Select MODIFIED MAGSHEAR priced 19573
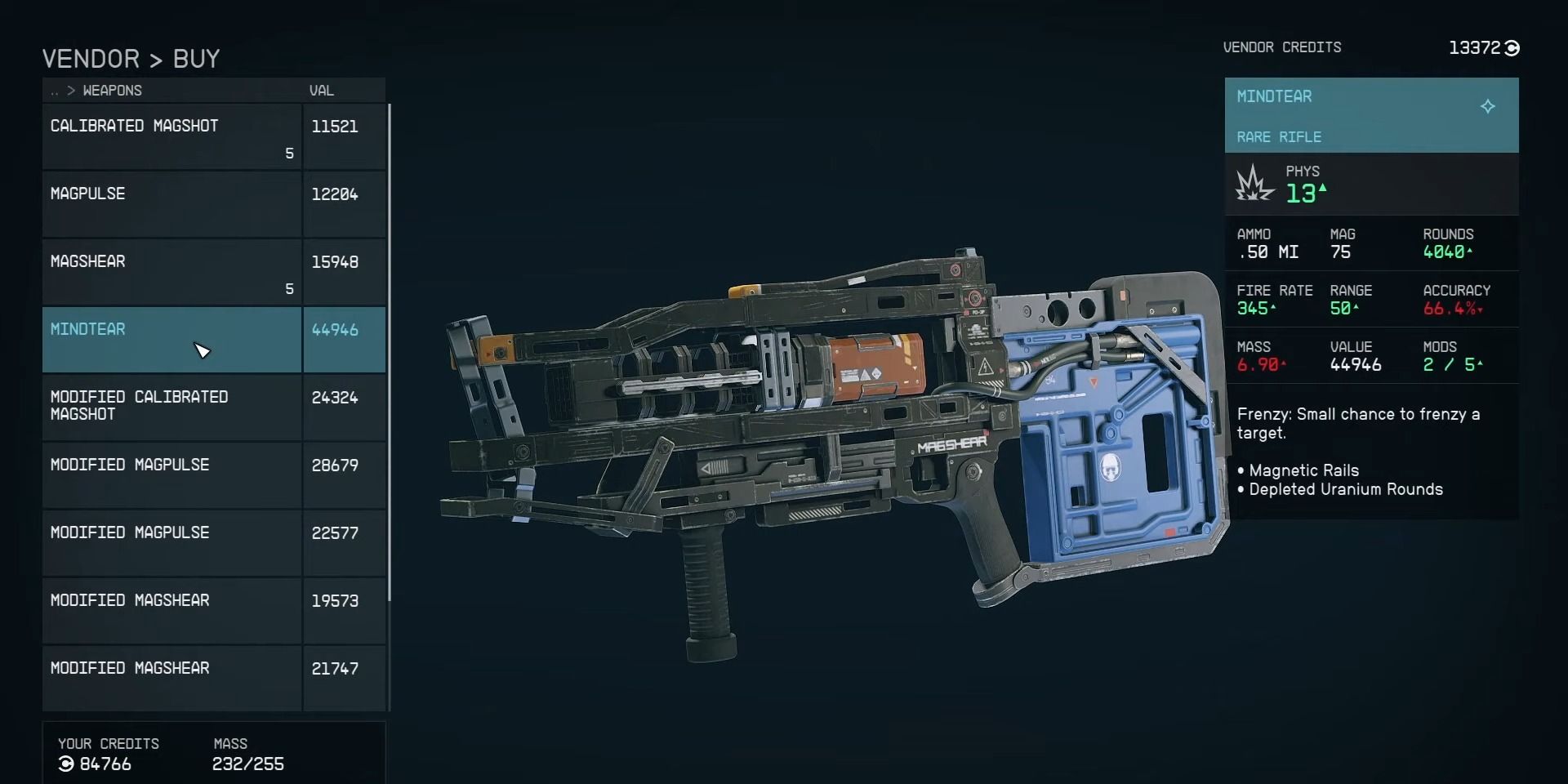1568x784 pixels. 131,600
